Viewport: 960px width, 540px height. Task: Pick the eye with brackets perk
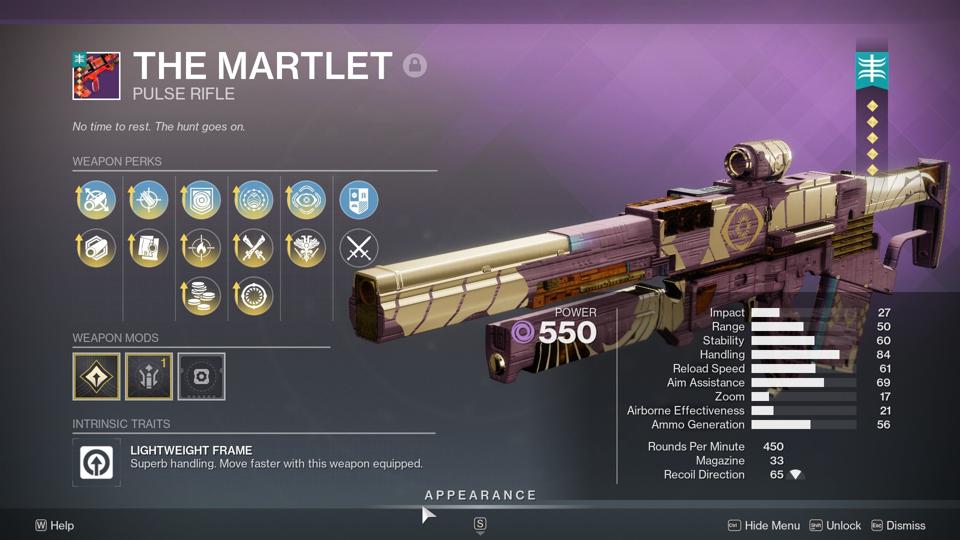click(x=306, y=200)
